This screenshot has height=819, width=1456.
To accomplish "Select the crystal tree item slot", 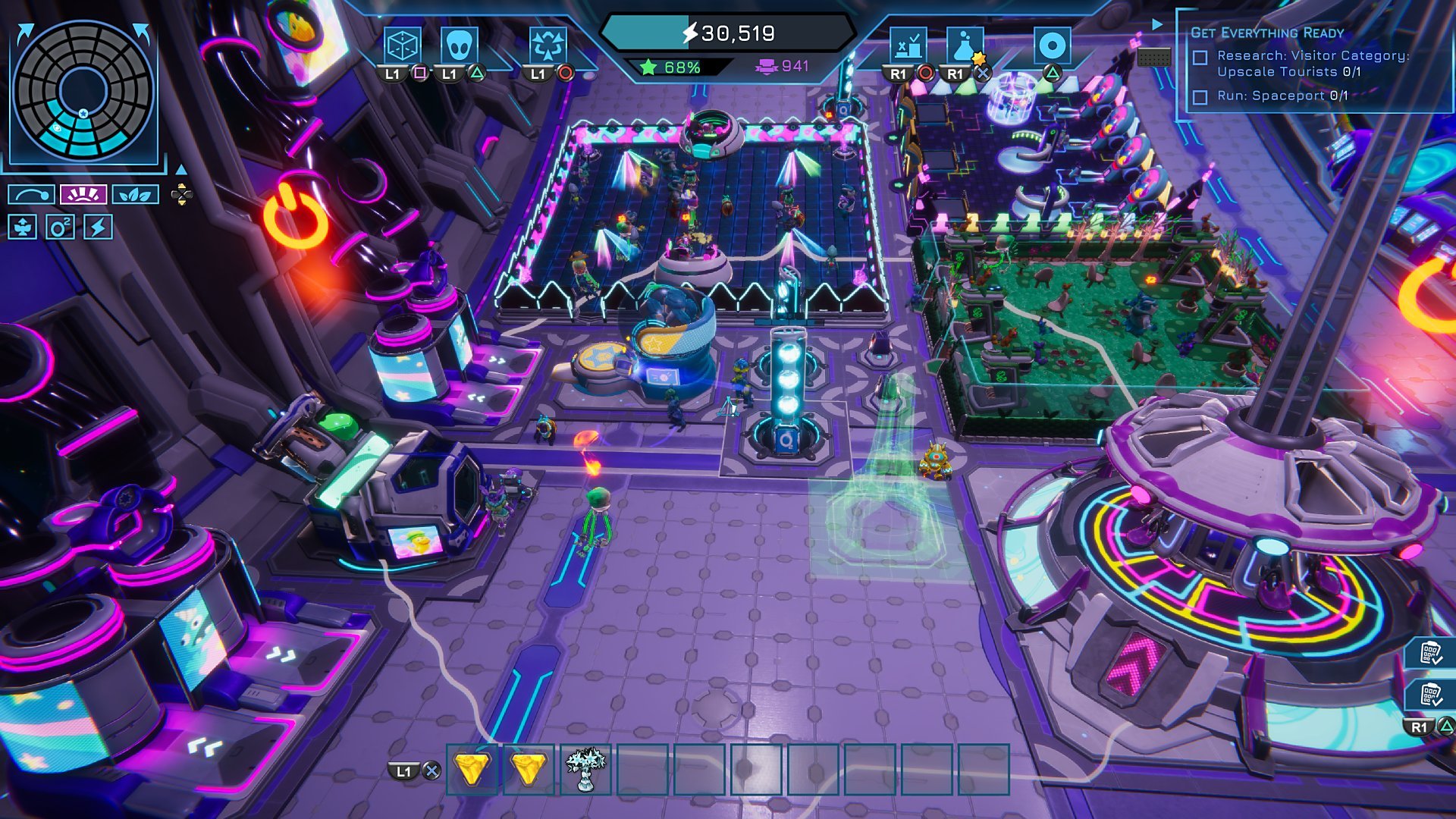I will (585, 770).
